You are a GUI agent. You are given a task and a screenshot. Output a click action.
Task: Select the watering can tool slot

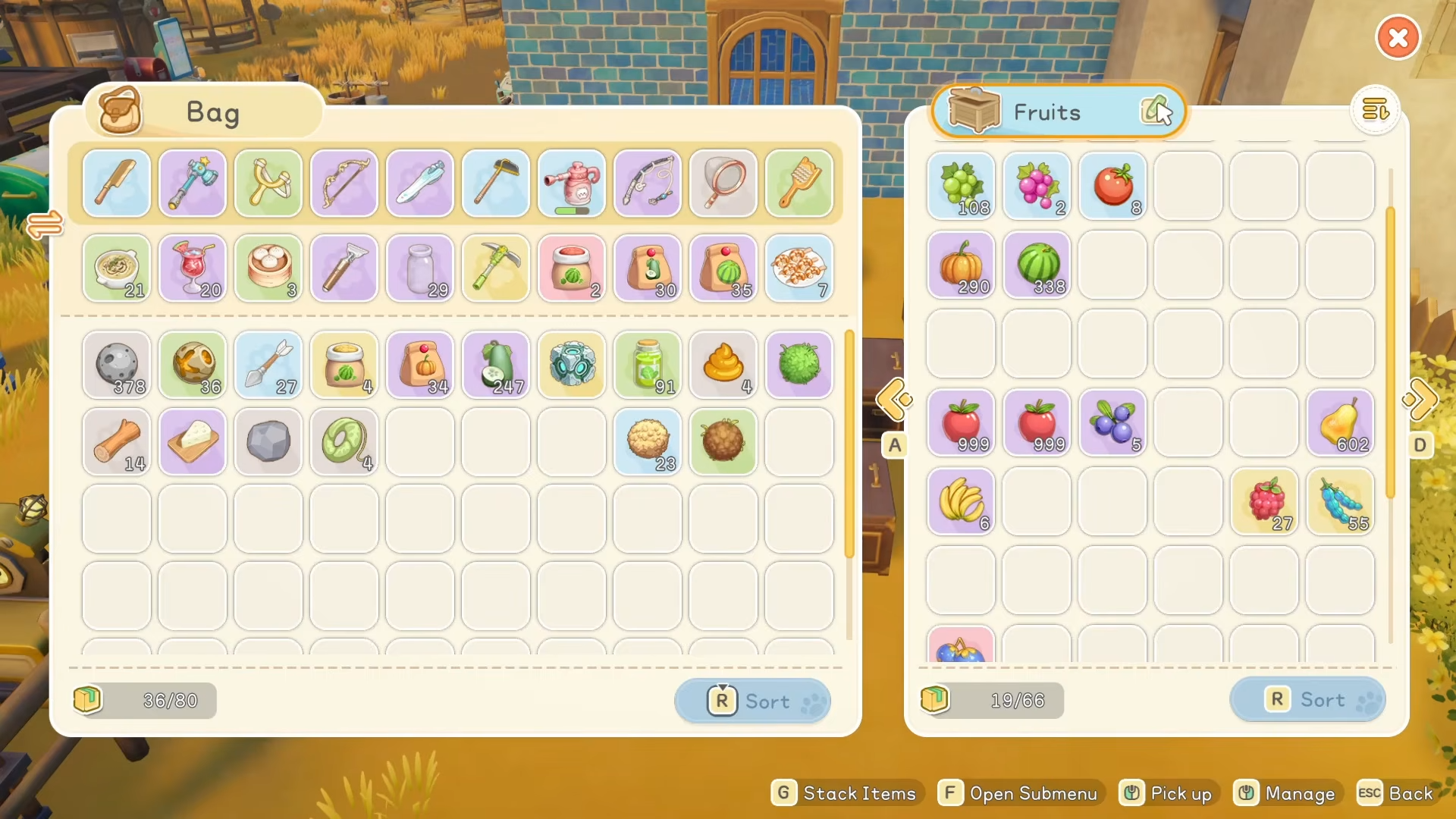(x=572, y=184)
